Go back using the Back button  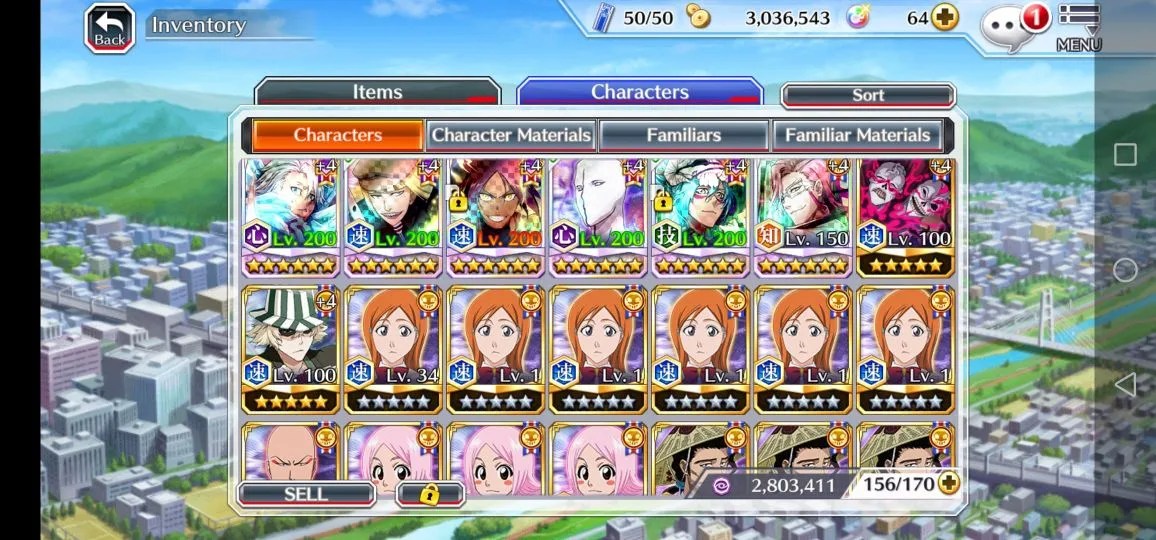110,28
